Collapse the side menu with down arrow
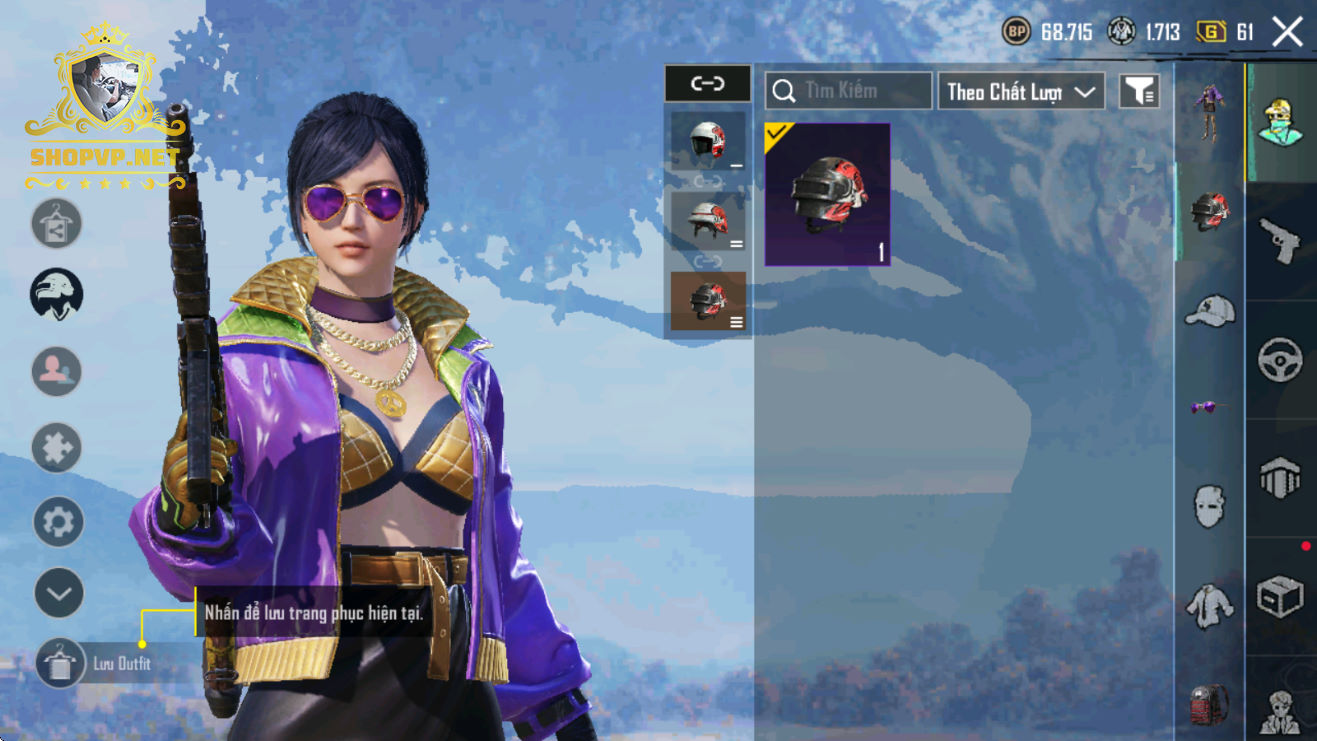The width and height of the screenshot is (1317, 741). pyautogui.click(x=58, y=594)
